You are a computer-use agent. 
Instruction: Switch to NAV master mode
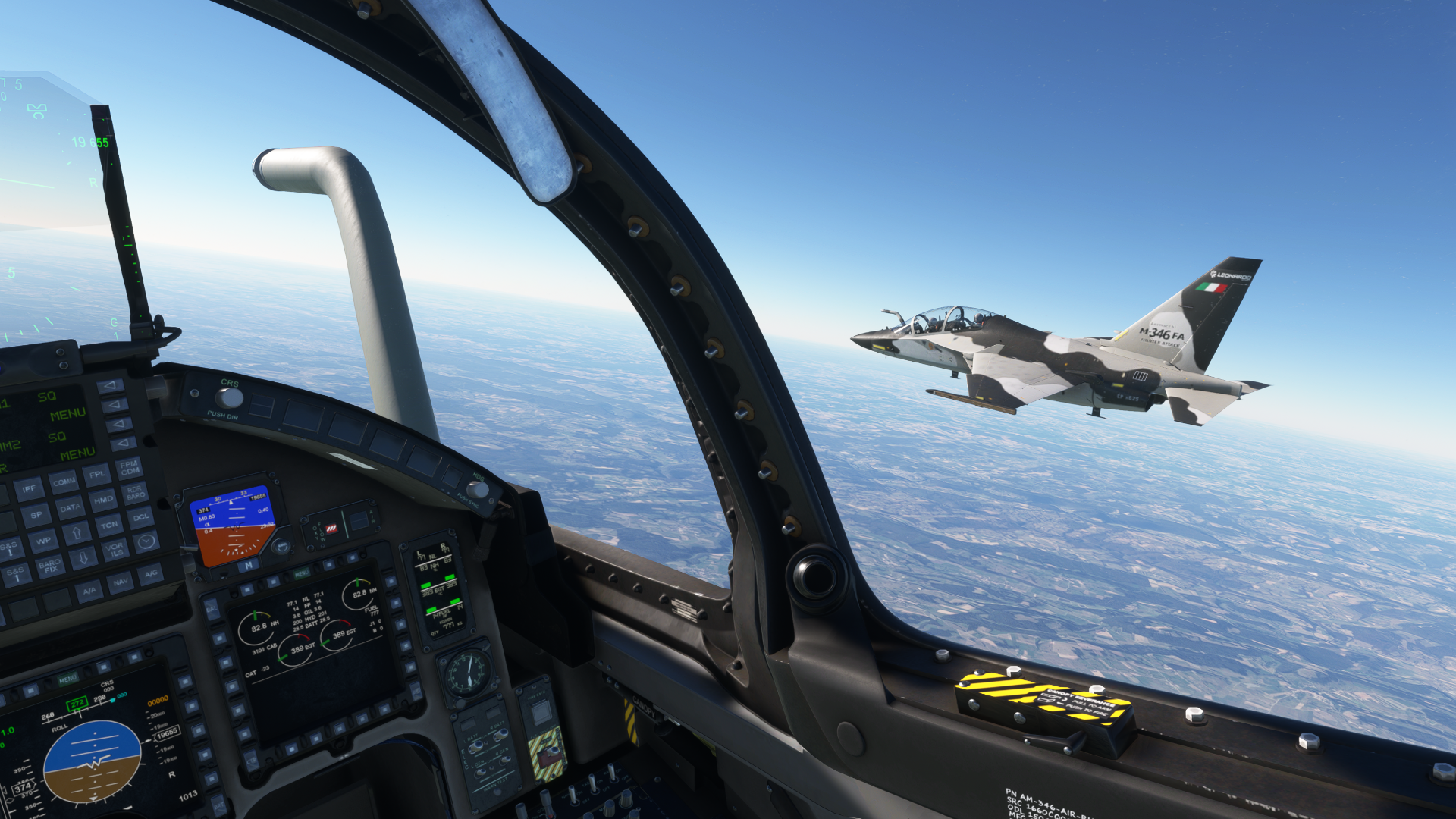(120, 582)
